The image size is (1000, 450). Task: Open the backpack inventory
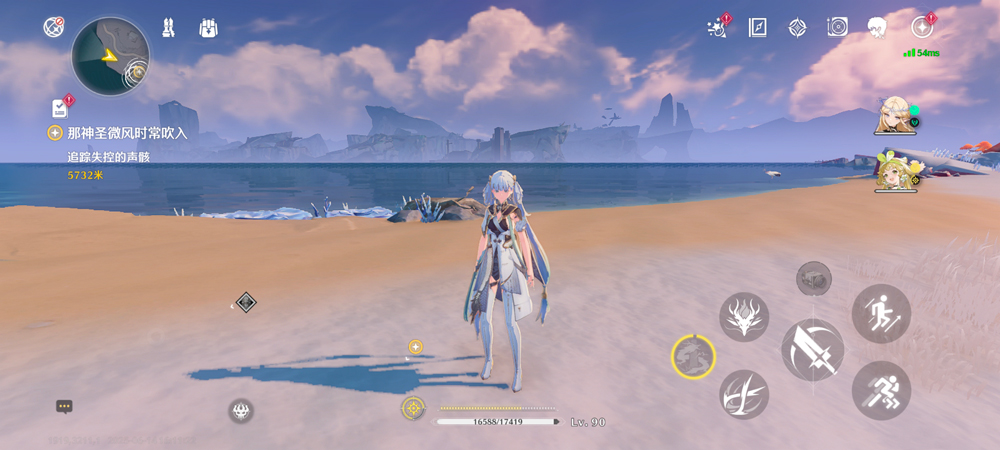208,27
